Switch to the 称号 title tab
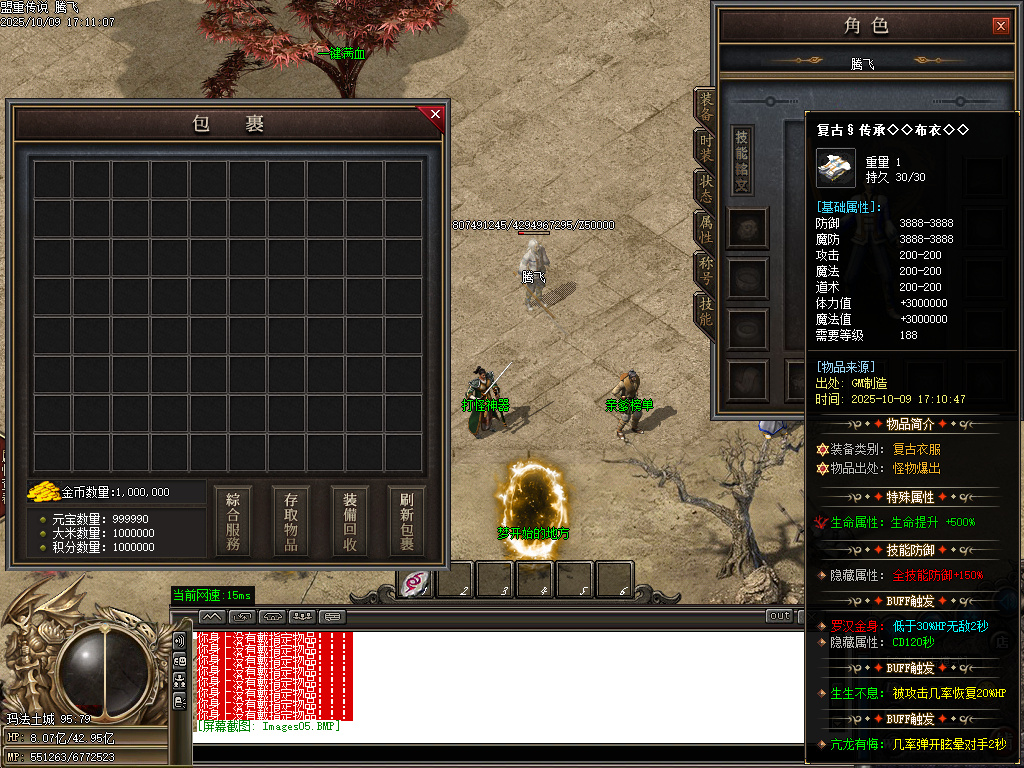The width and height of the screenshot is (1024, 768). click(x=705, y=271)
